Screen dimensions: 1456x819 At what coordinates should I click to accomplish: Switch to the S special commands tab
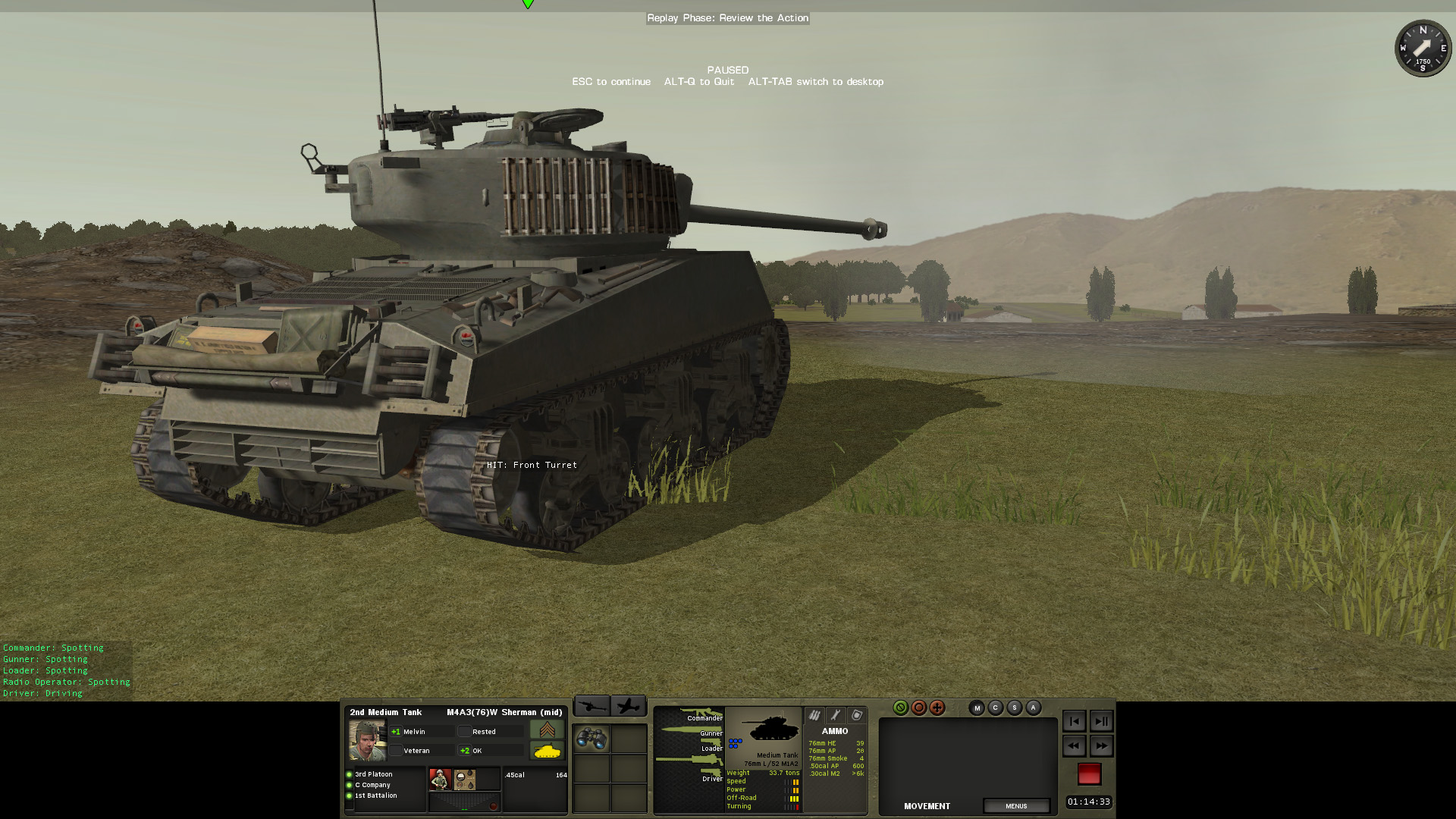click(1015, 708)
